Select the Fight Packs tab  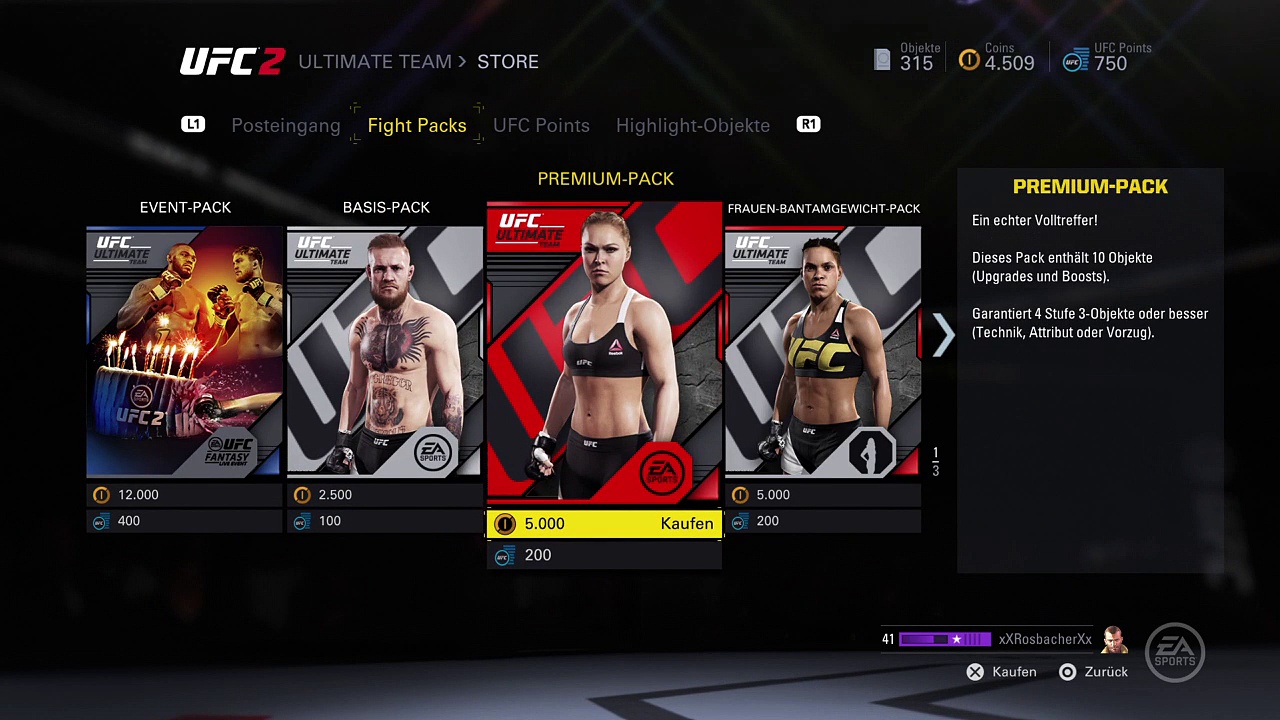click(x=417, y=126)
